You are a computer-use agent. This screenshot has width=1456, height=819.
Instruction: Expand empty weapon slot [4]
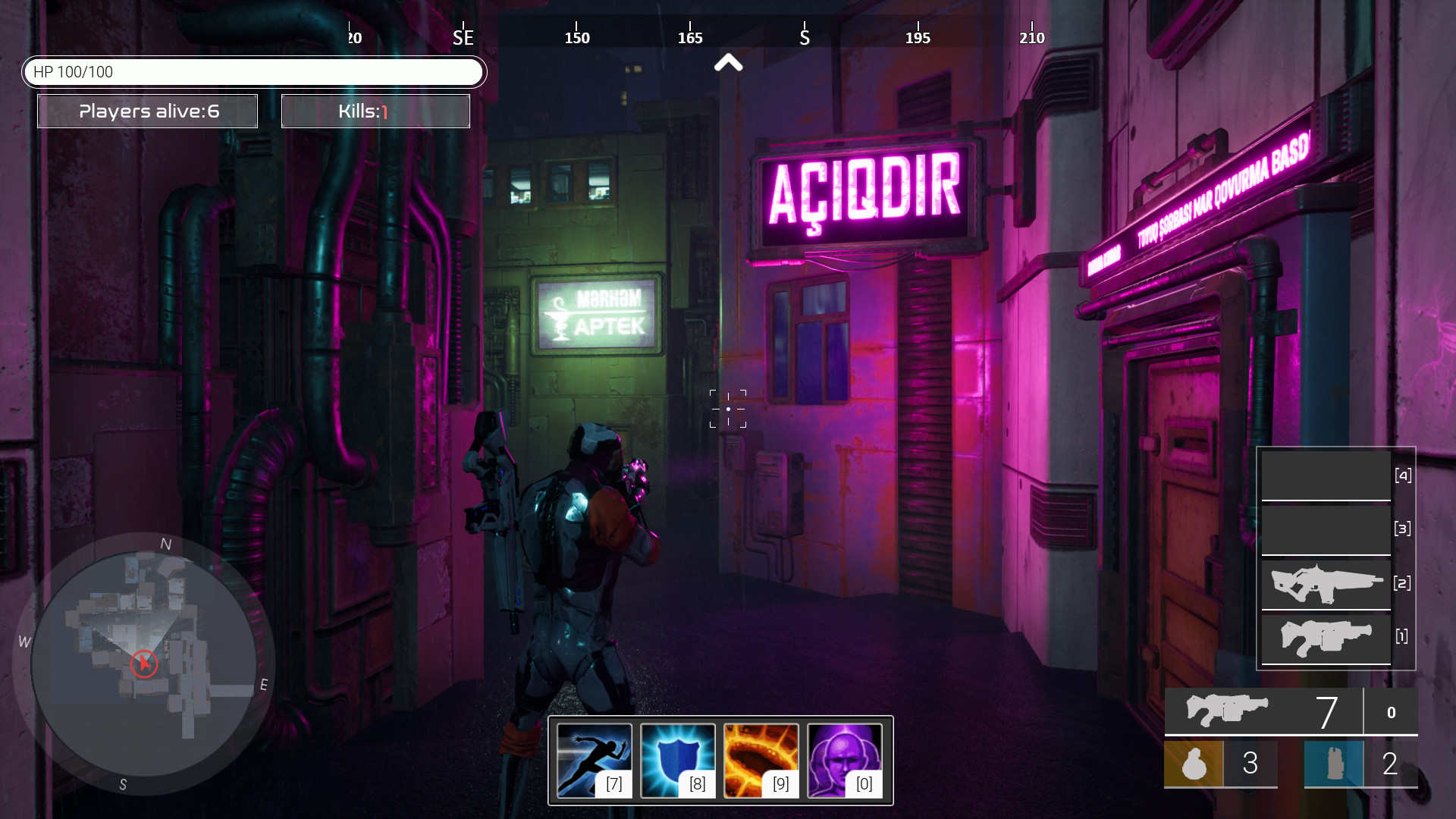(1326, 474)
